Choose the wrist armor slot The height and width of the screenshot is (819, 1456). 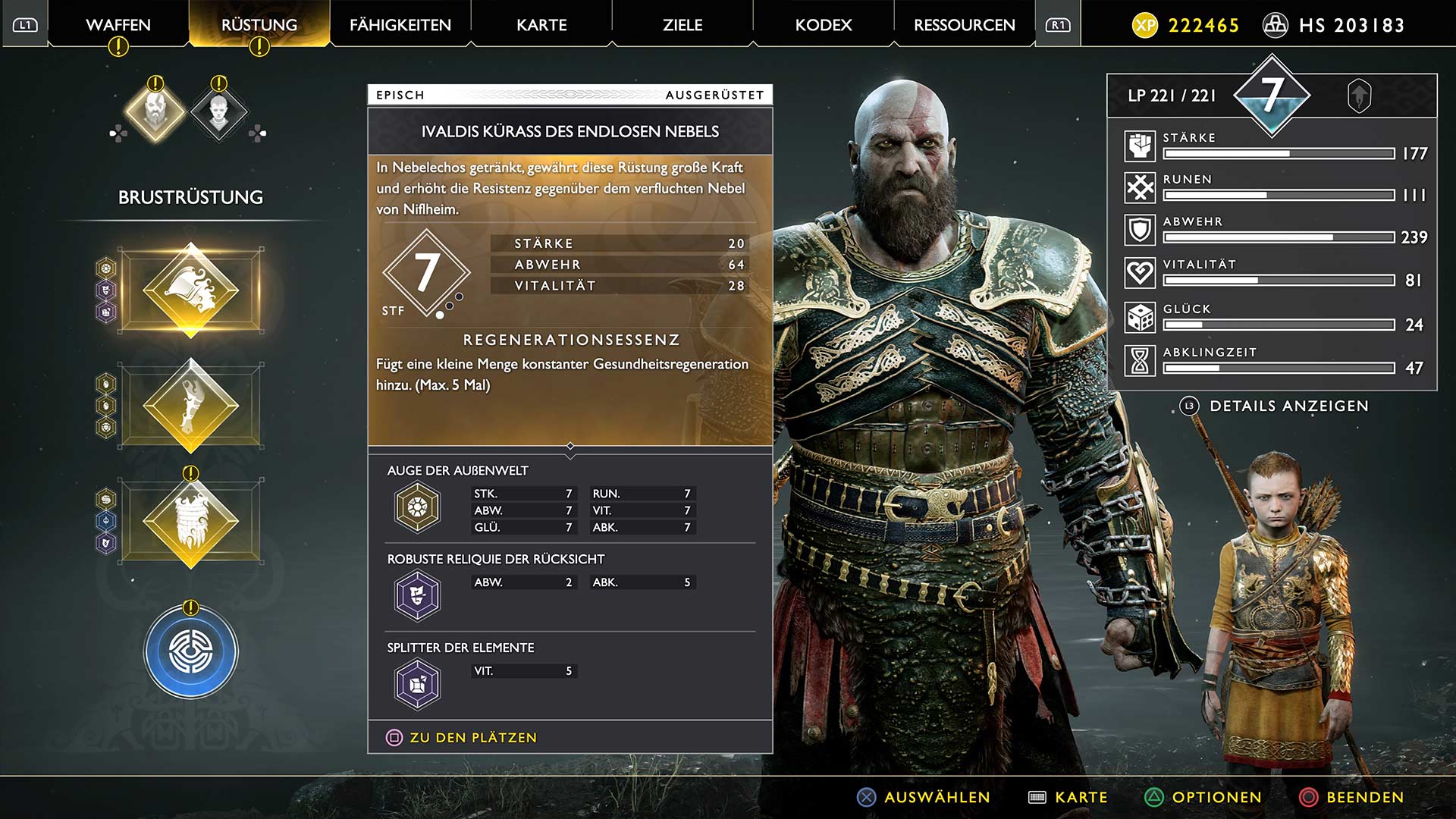[191, 406]
